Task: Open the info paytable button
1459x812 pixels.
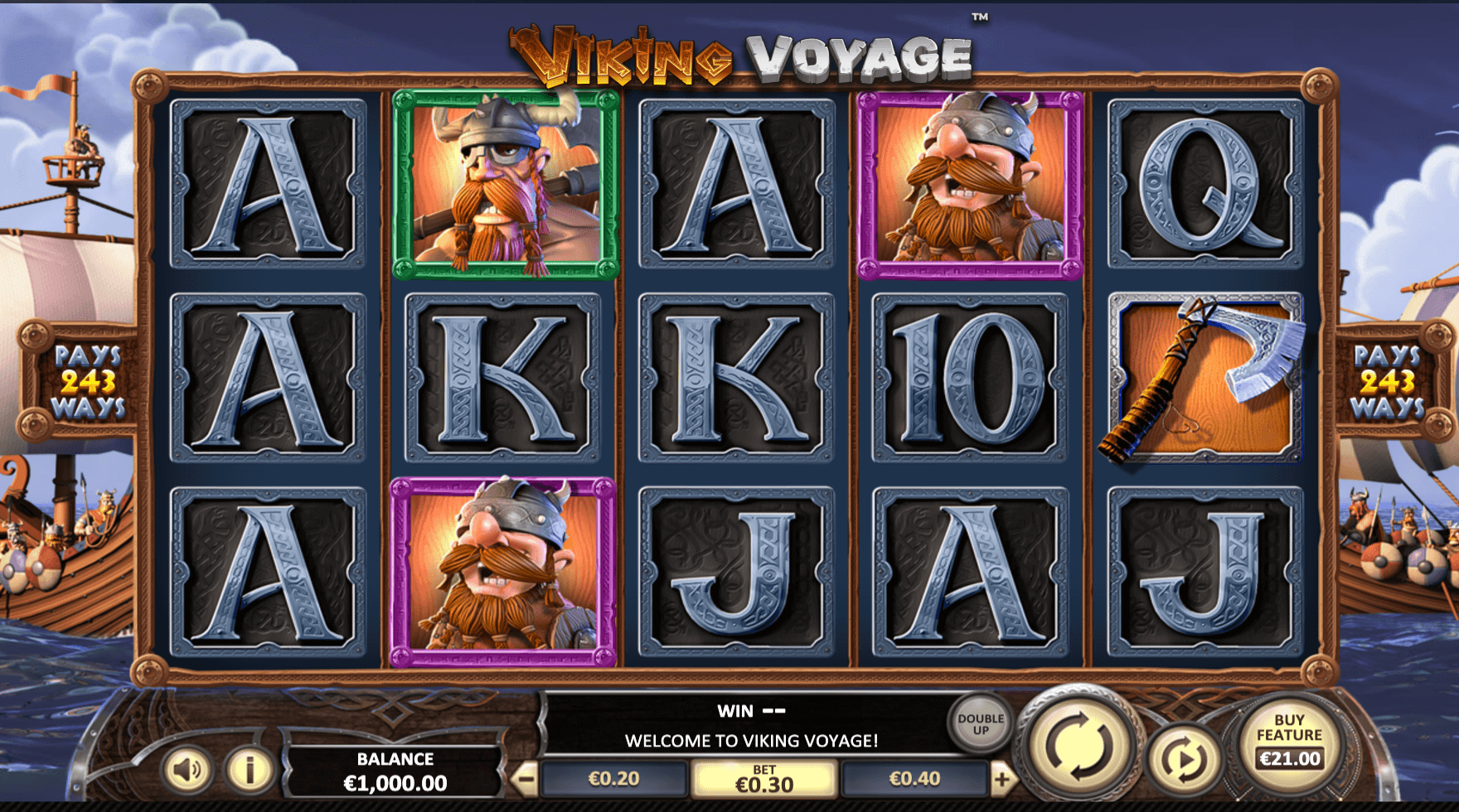Action: point(248,771)
